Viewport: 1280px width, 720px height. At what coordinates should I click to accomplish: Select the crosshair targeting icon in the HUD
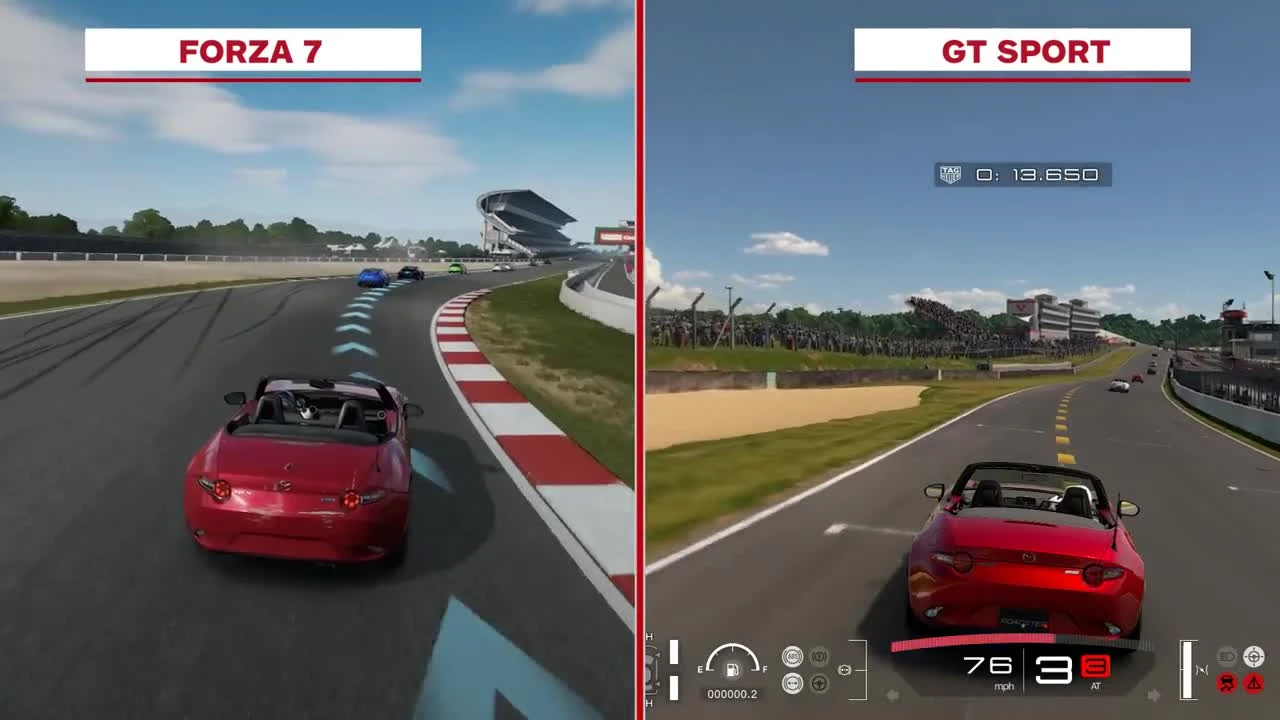click(x=1254, y=657)
